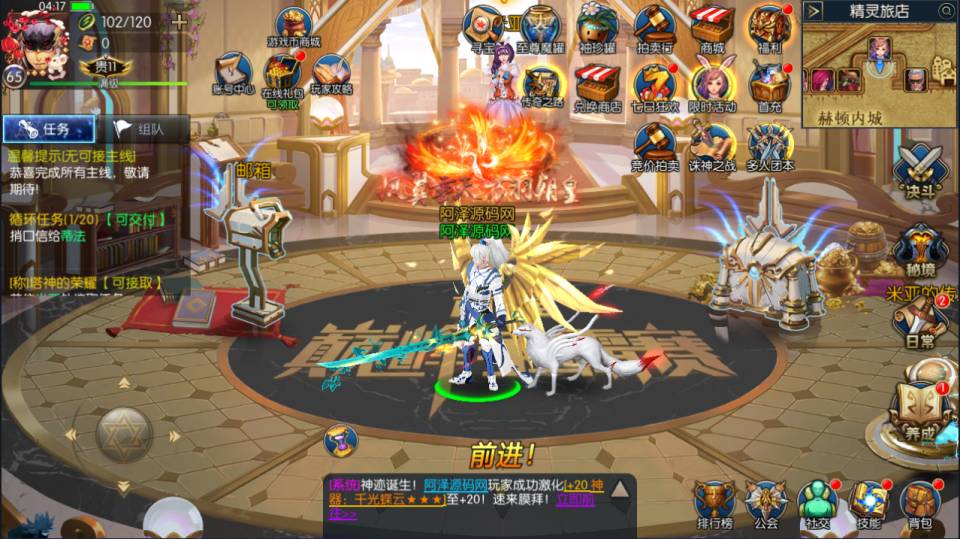The height and width of the screenshot is (539, 960).
Task: Open the 技能 skills book icon
Action: (869, 503)
